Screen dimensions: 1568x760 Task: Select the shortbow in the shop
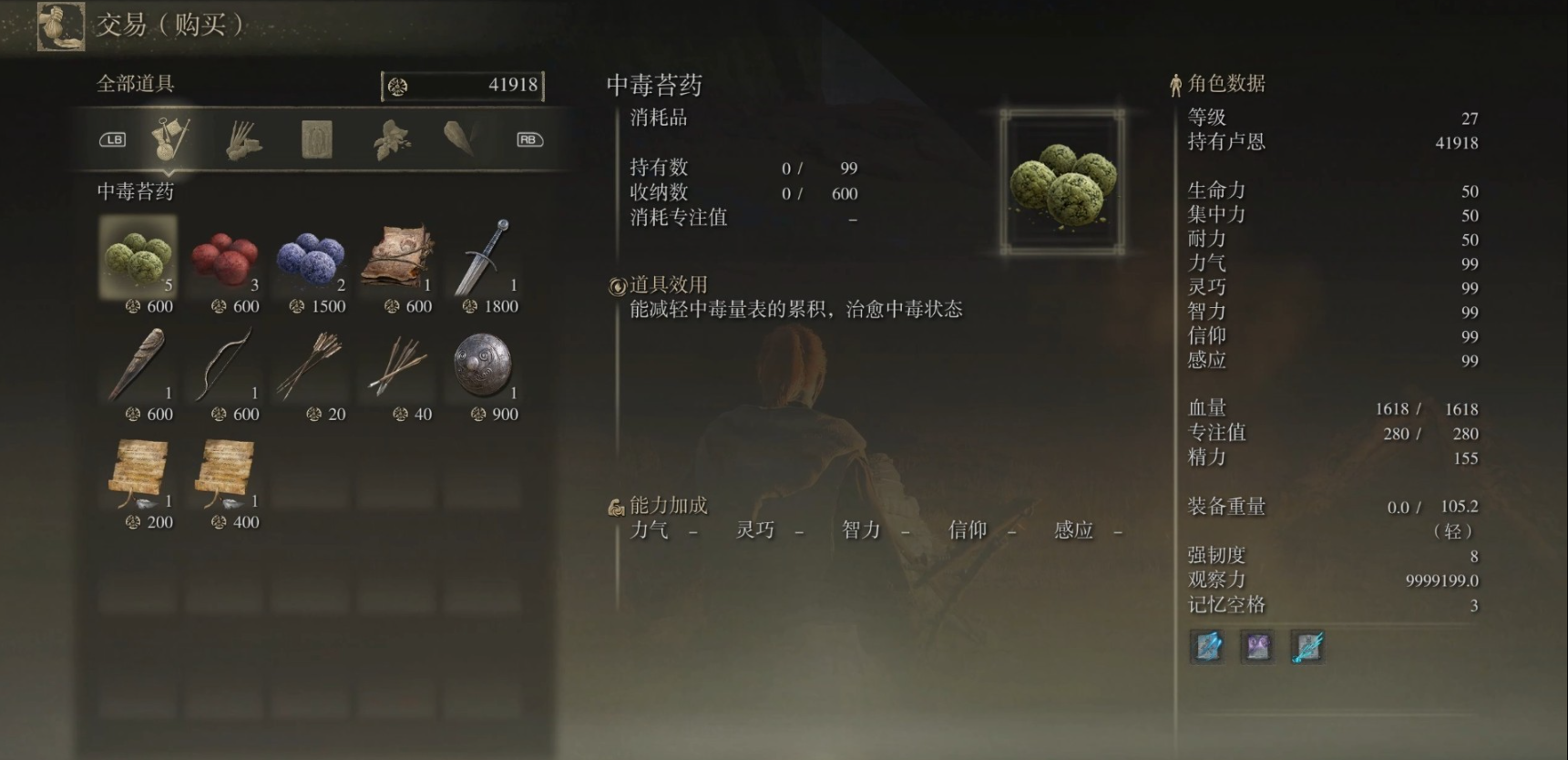[224, 366]
